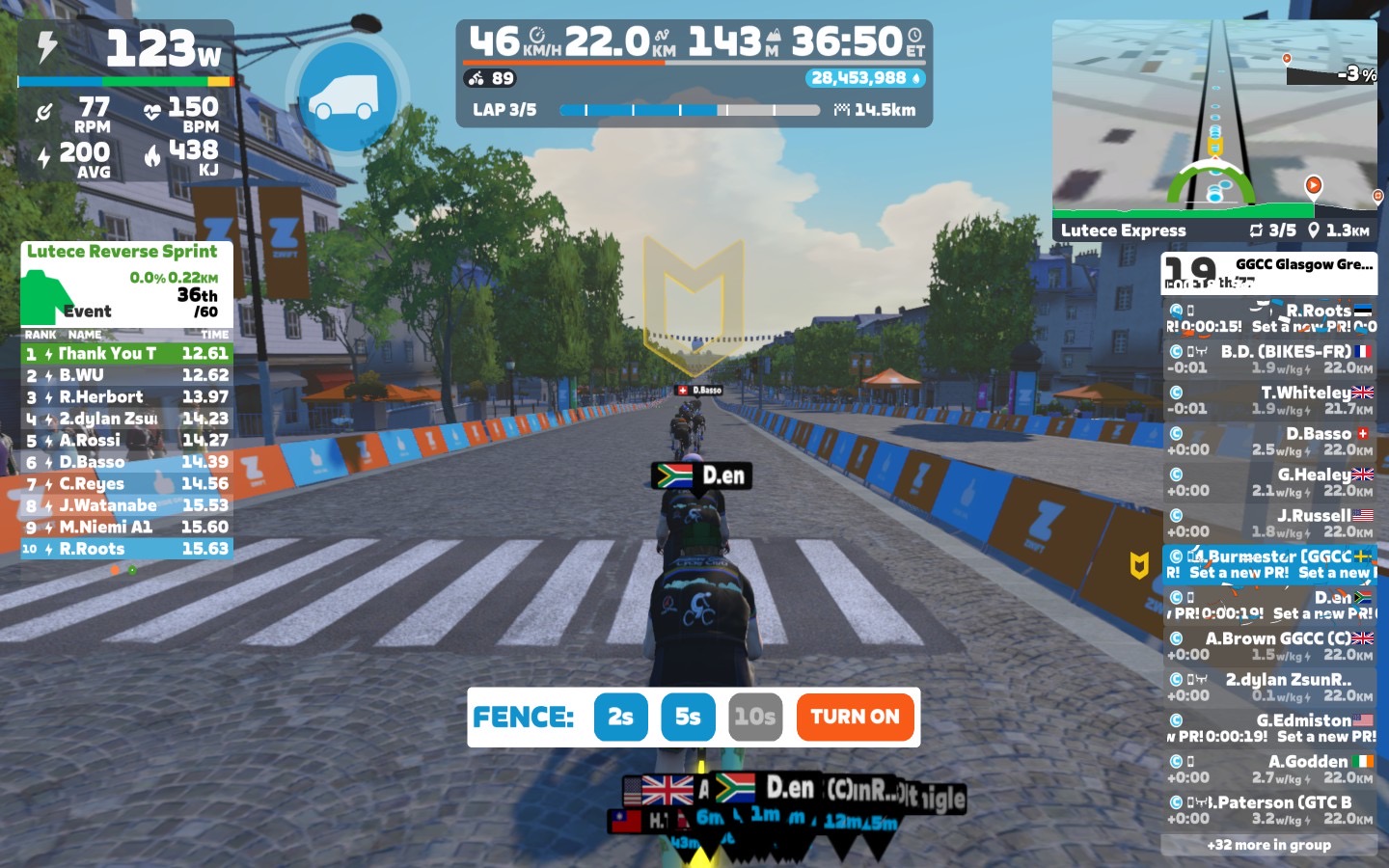The height and width of the screenshot is (868, 1389).
Task: Set the fence to 2s
Action: 620,717
